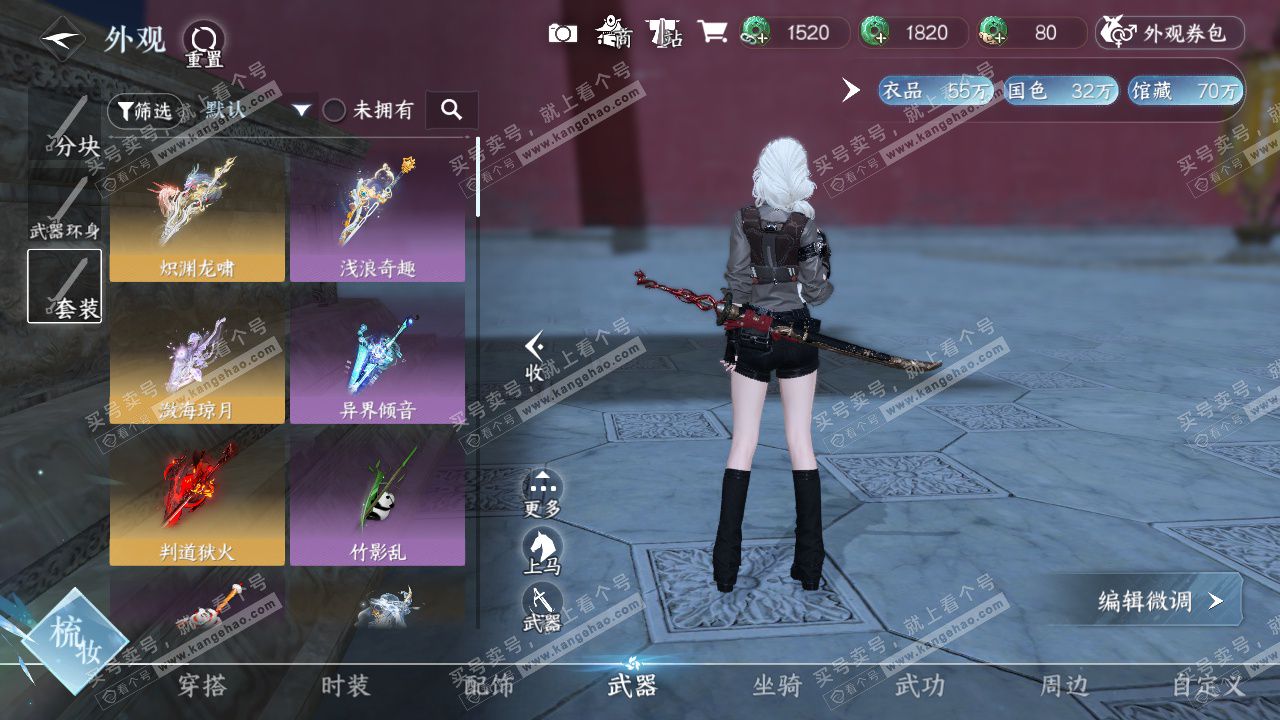This screenshot has width=1280, height=720.
Task: Select the 判道狱火 weapon skin
Action: tap(197, 501)
